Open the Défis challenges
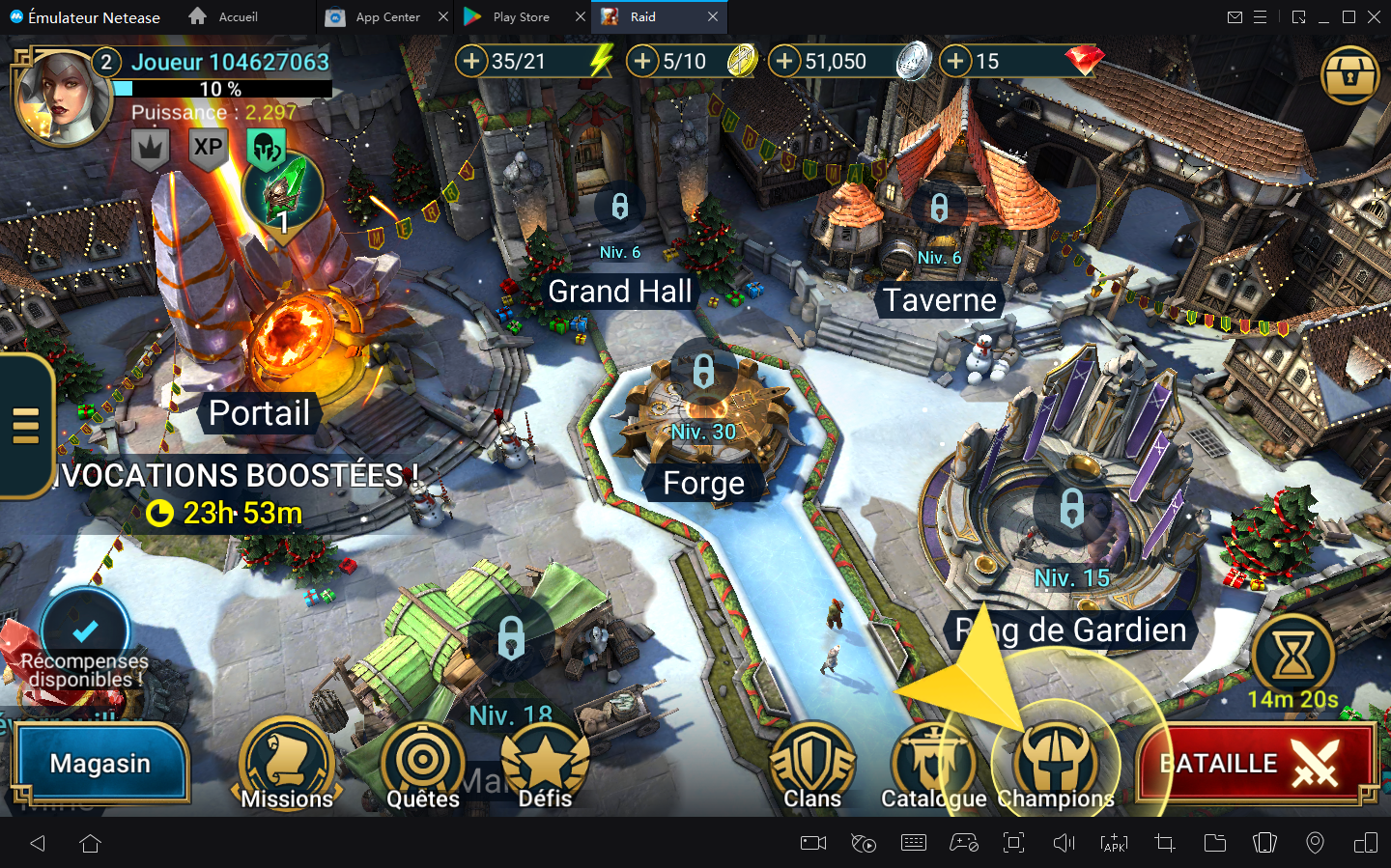The width and height of the screenshot is (1391, 868). [546, 766]
